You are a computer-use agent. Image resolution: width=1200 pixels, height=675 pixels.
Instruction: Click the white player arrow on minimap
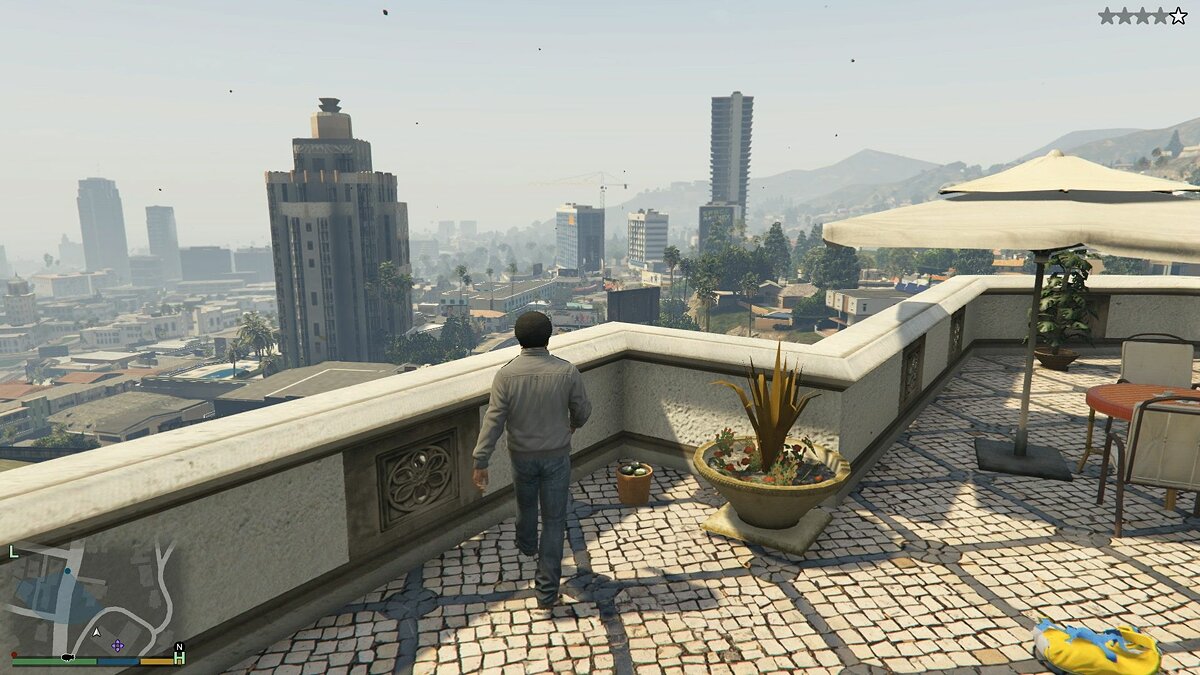[x=97, y=633]
